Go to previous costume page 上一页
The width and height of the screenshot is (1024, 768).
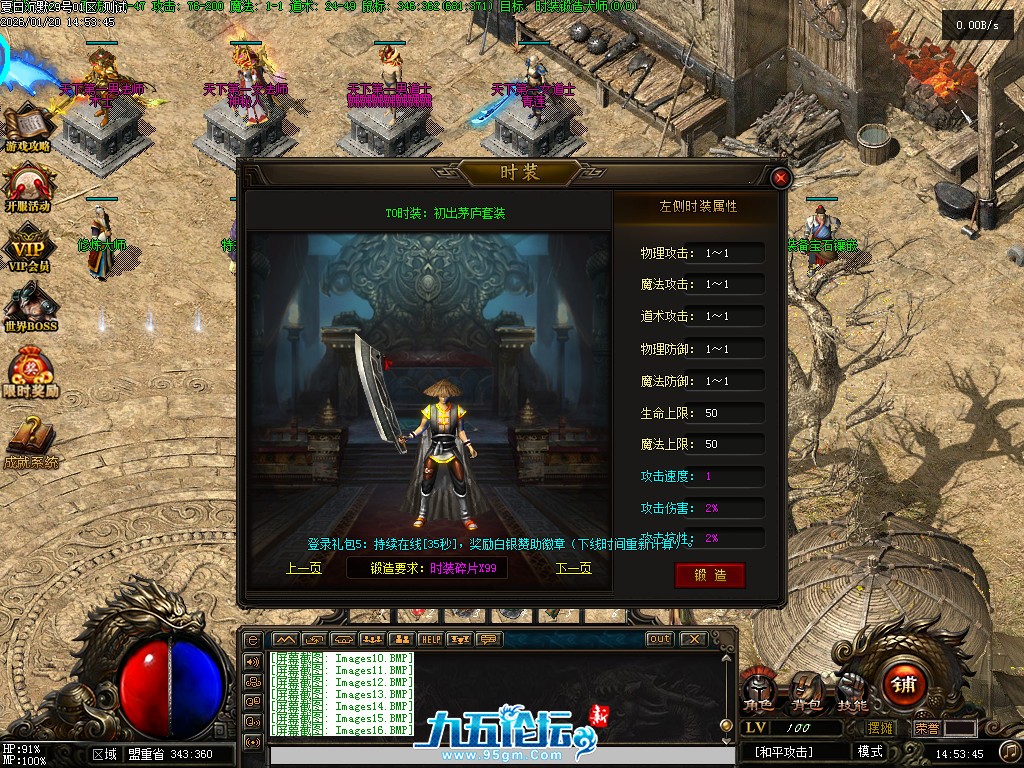pos(304,568)
